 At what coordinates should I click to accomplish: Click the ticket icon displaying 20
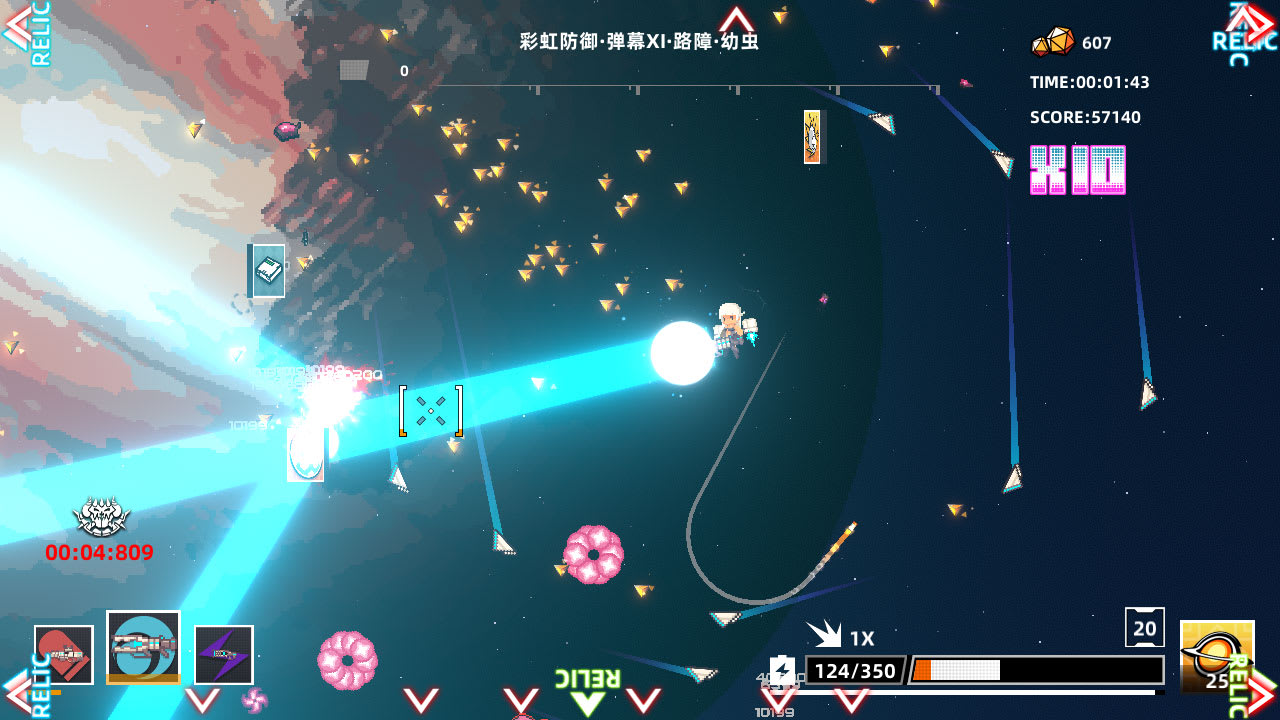coord(1146,626)
